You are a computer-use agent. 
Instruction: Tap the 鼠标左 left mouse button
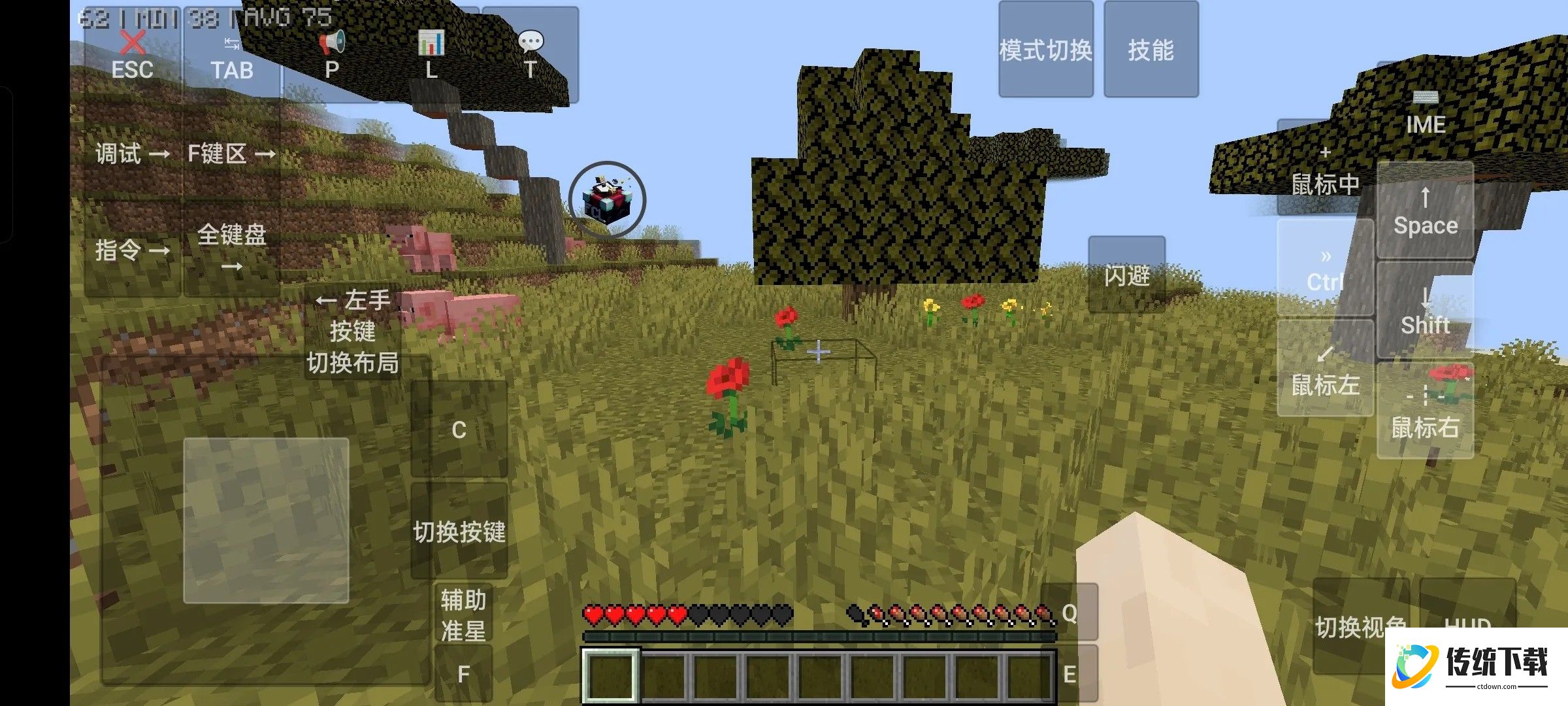[1325, 368]
